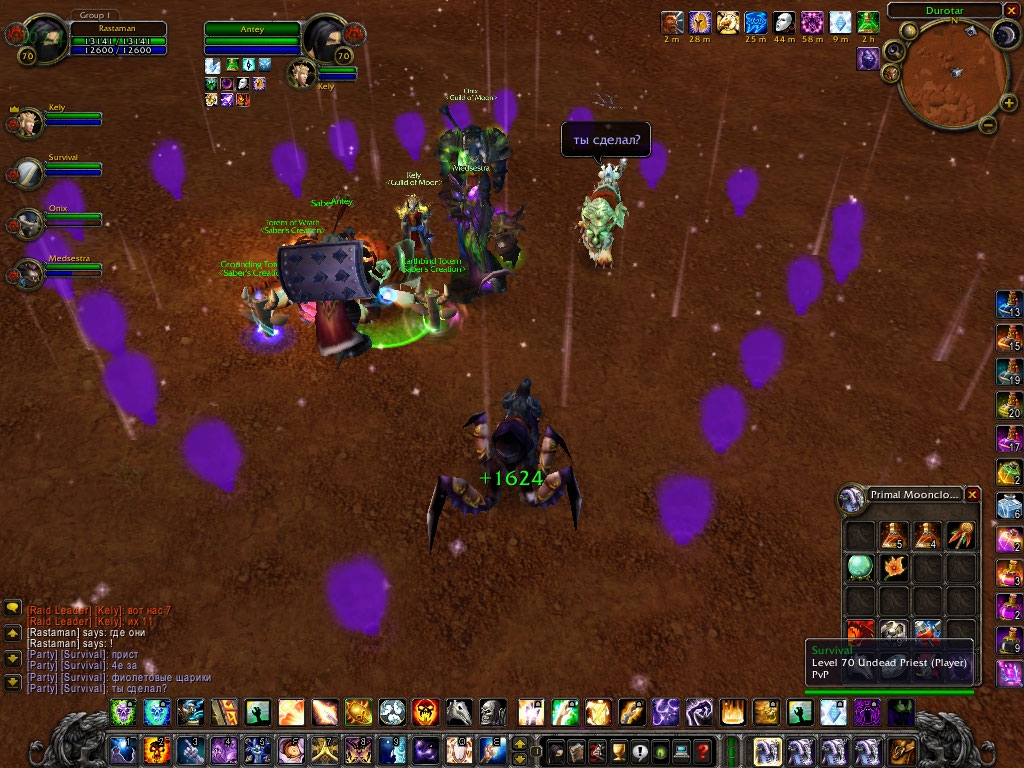Close the Primal Mooncloth bag window
This screenshot has width=1024, height=768.
[972, 494]
